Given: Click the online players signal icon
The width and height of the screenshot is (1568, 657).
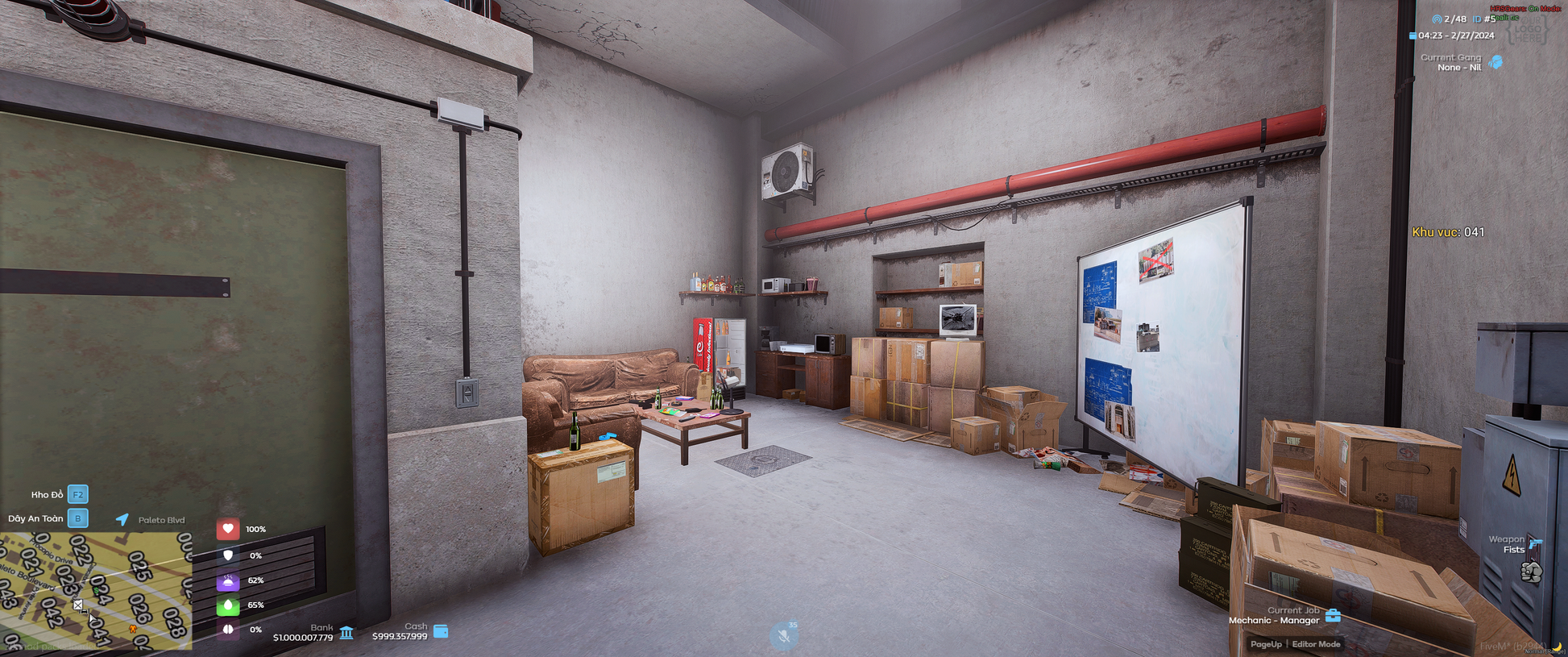Looking at the screenshot, I should 1437,19.
